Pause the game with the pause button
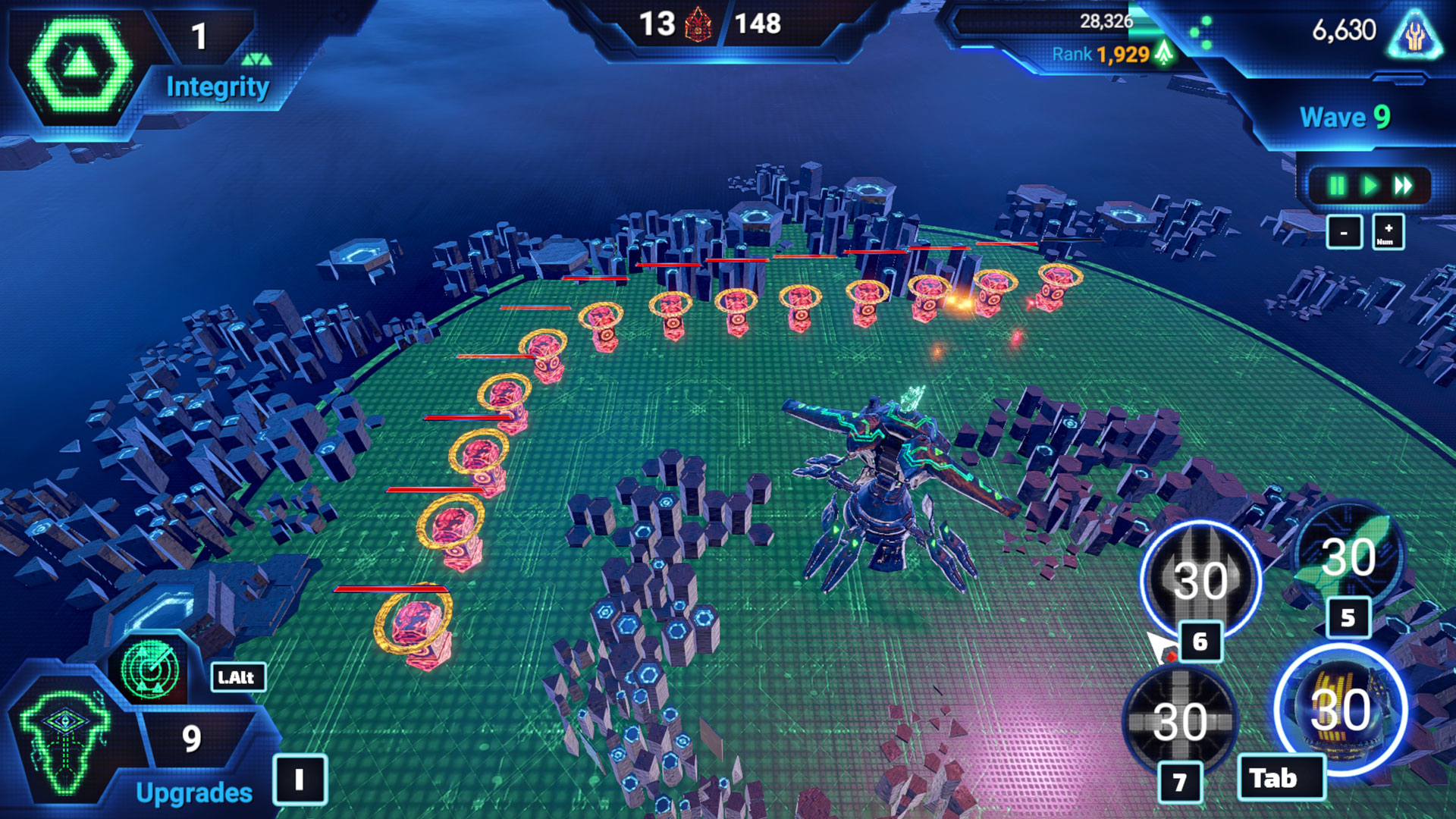 pyautogui.click(x=1336, y=186)
